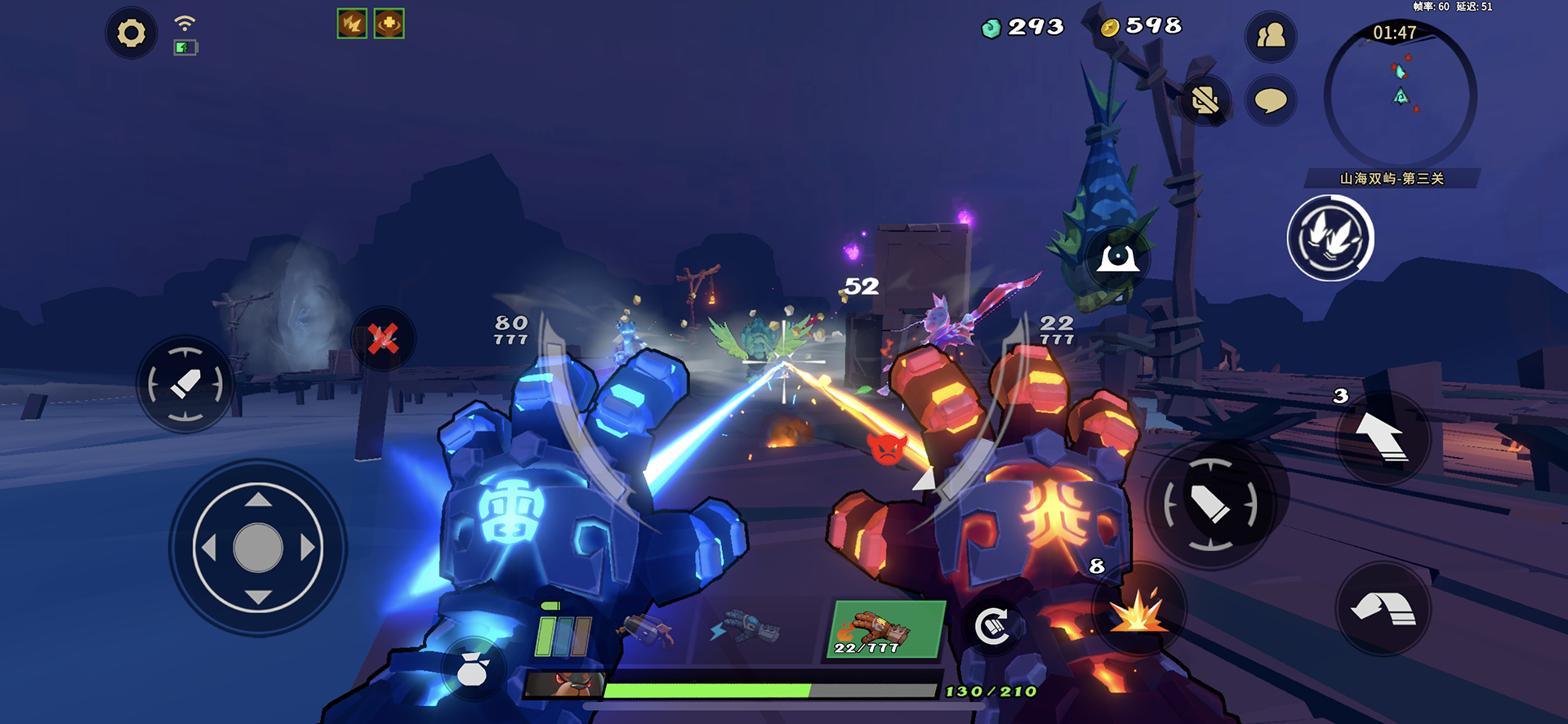1568x724 pixels.
Task: Tap the right-side bullet fire button
Action: (x=1210, y=504)
